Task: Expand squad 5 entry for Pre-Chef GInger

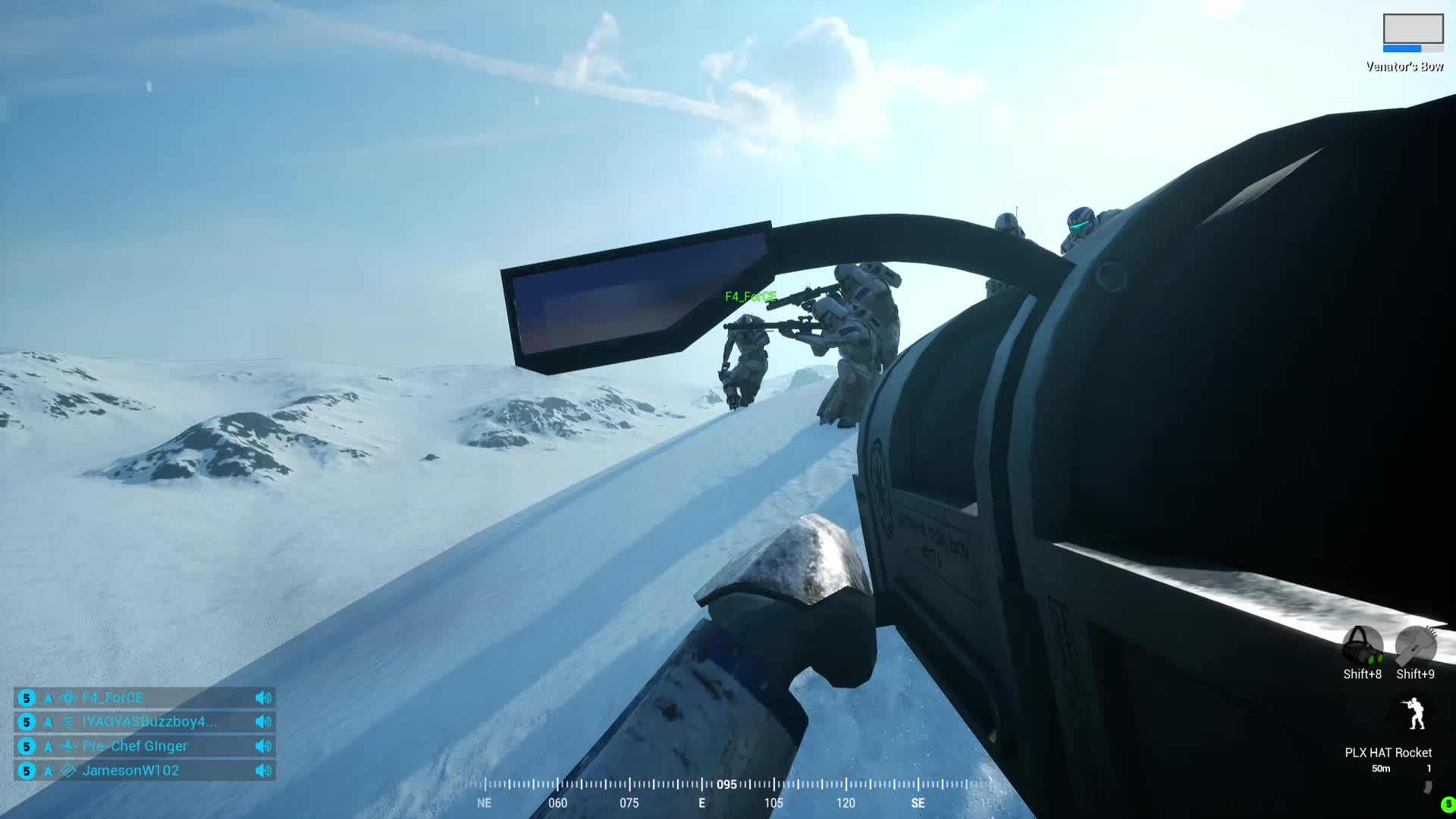Action: pyautogui.click(x=27, y=746)
